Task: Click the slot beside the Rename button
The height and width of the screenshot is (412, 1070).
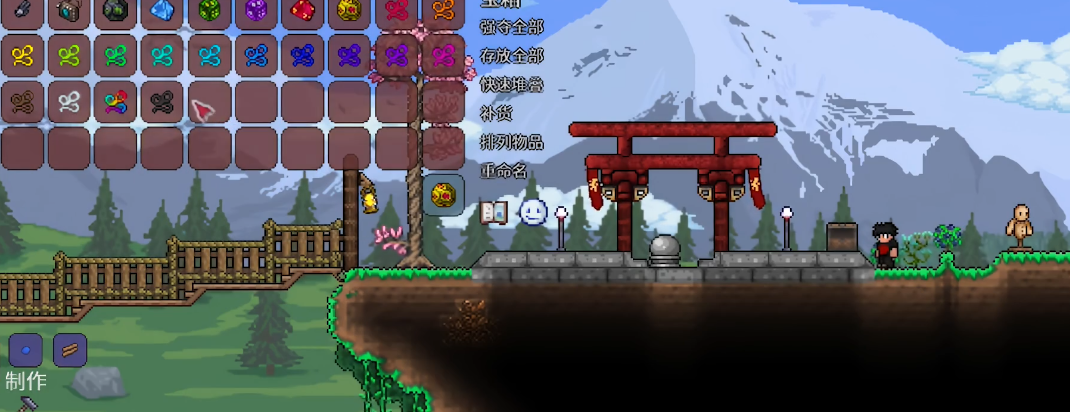Action: point(443,194)
